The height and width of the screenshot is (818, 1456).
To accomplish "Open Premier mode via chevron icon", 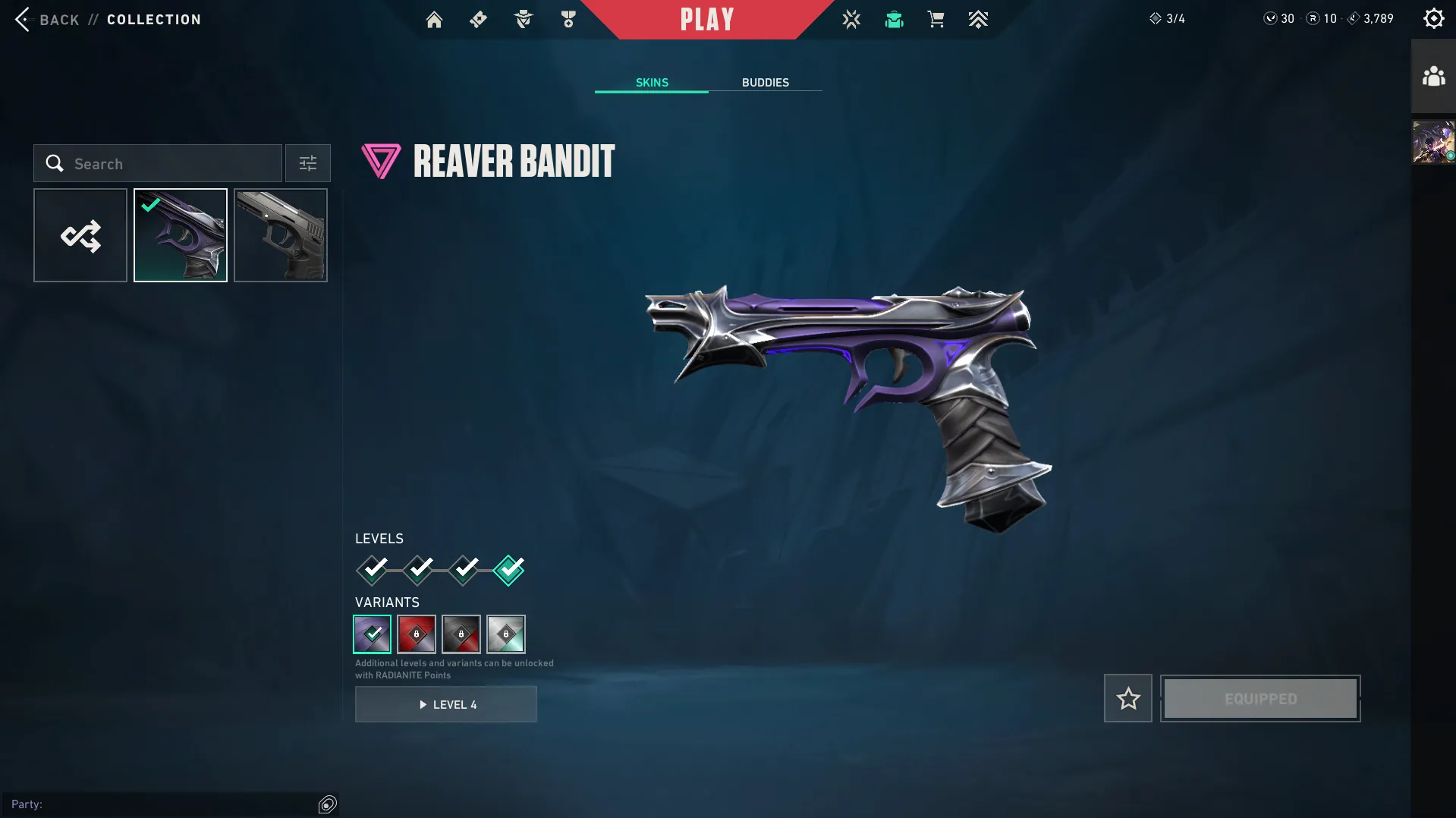I will coord(978,20).
